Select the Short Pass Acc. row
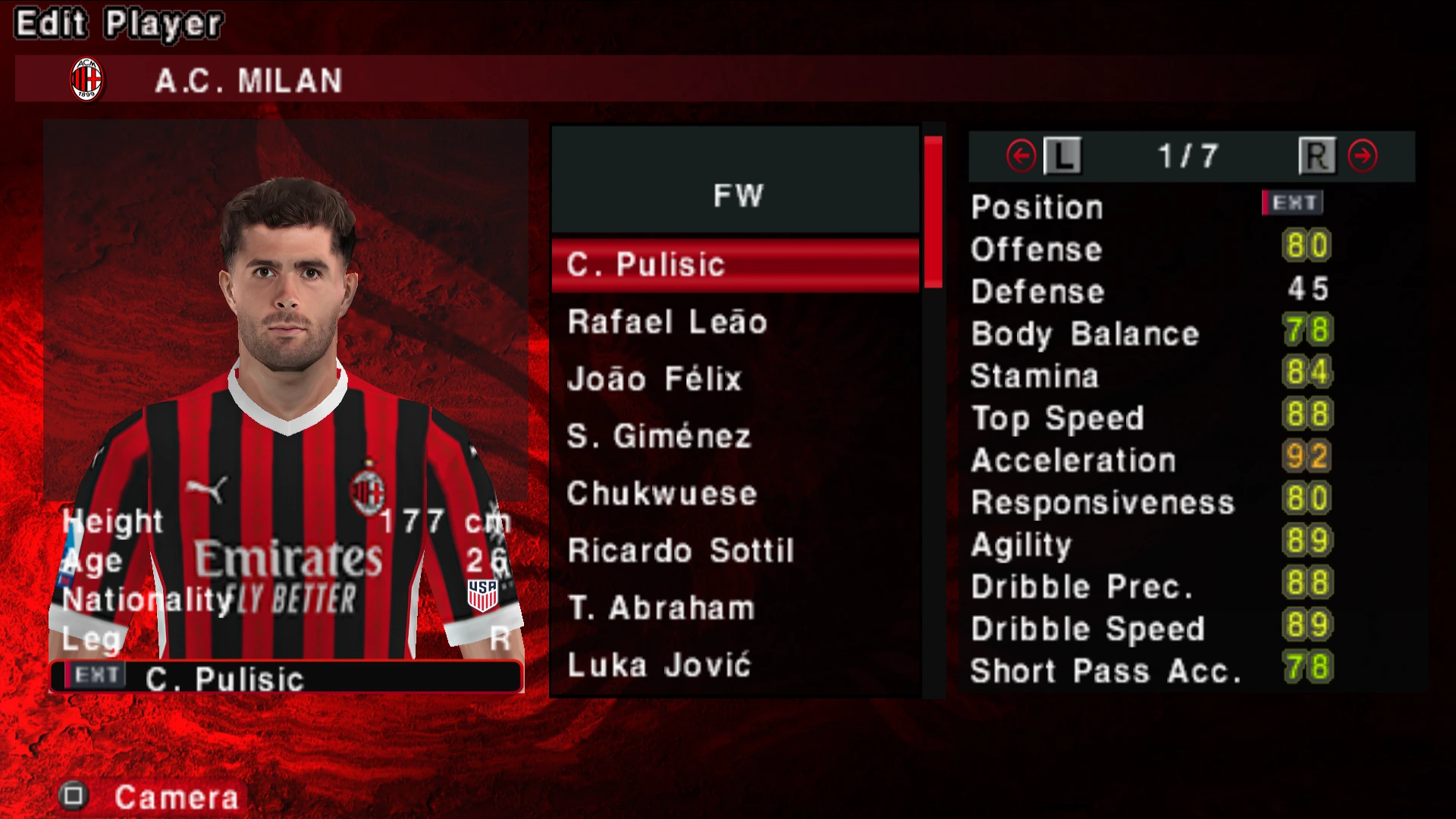 coord(1149,670)
